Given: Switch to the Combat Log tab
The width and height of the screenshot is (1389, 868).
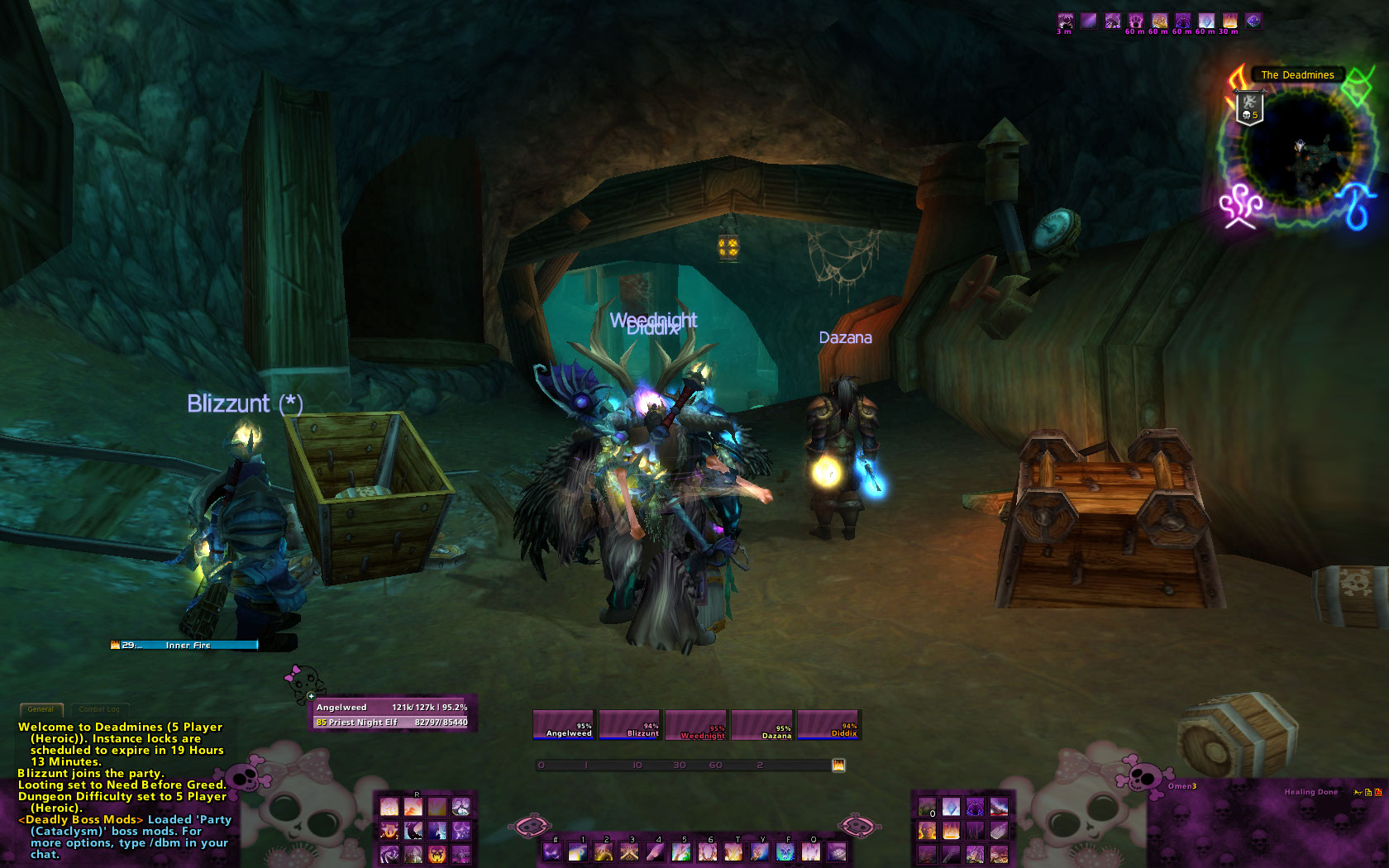Looking at the screenshot, I should [x=100, y=709].
